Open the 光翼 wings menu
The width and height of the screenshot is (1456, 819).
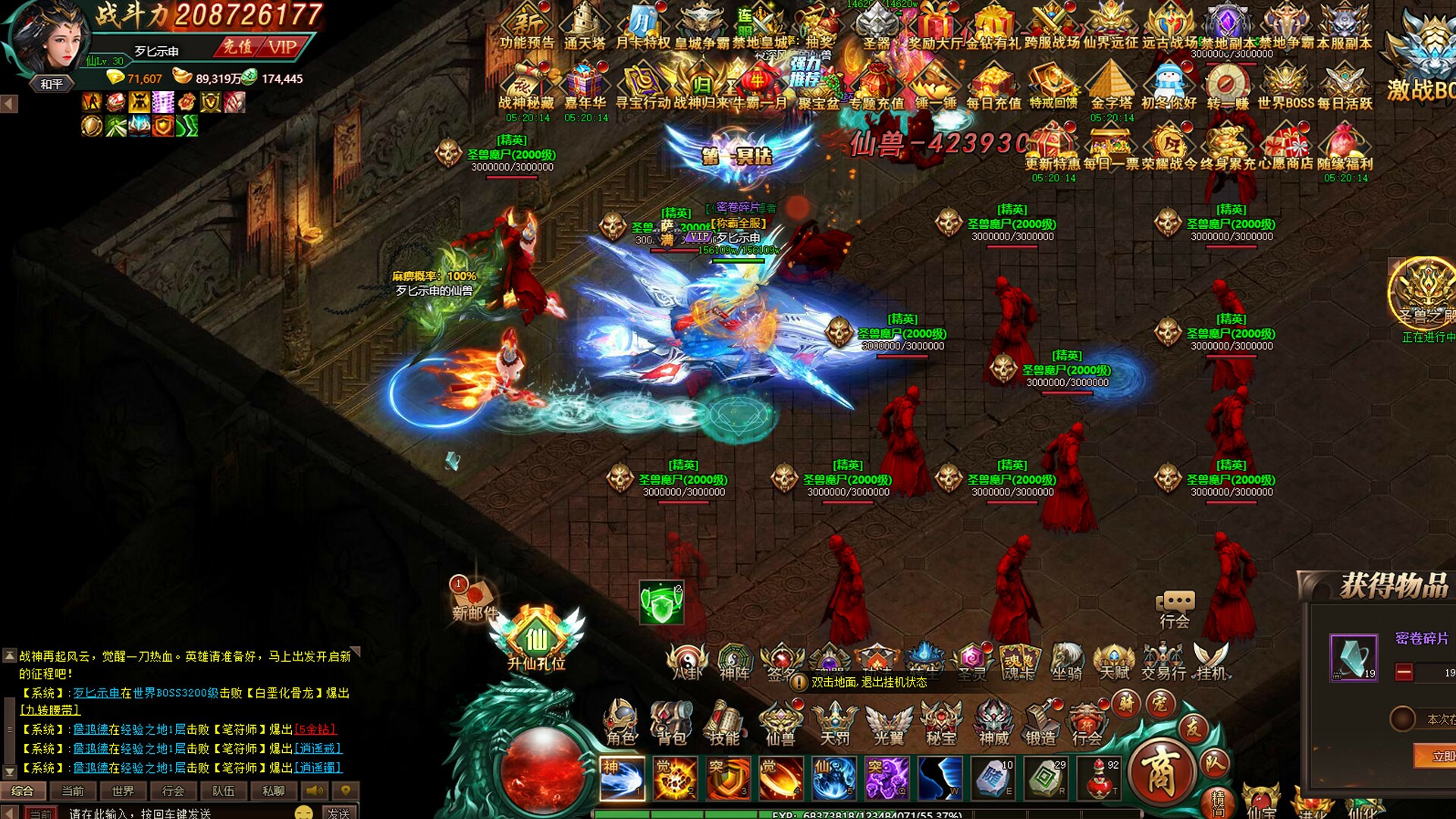[888, 721]
